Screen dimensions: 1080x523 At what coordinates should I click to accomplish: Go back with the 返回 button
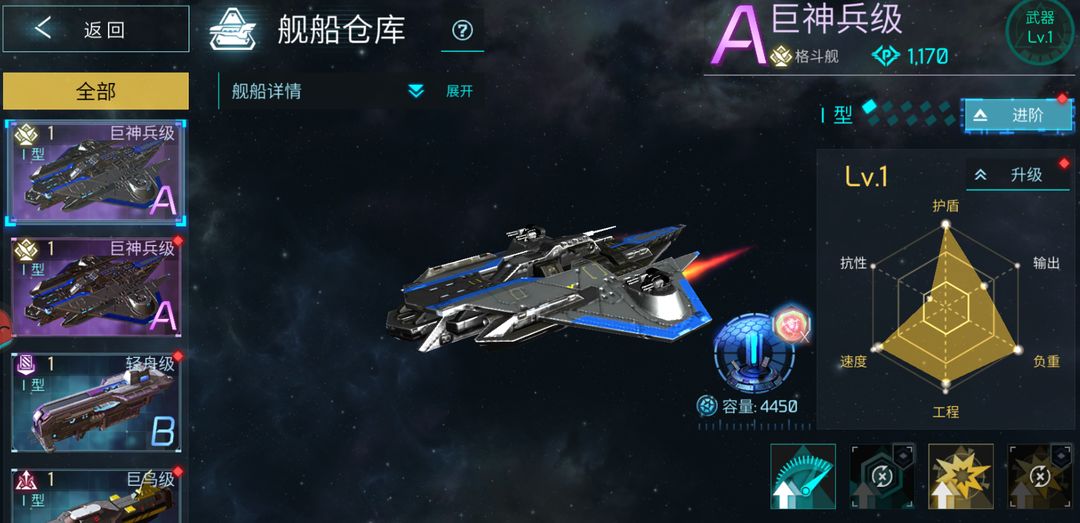(x=96, y=30)
